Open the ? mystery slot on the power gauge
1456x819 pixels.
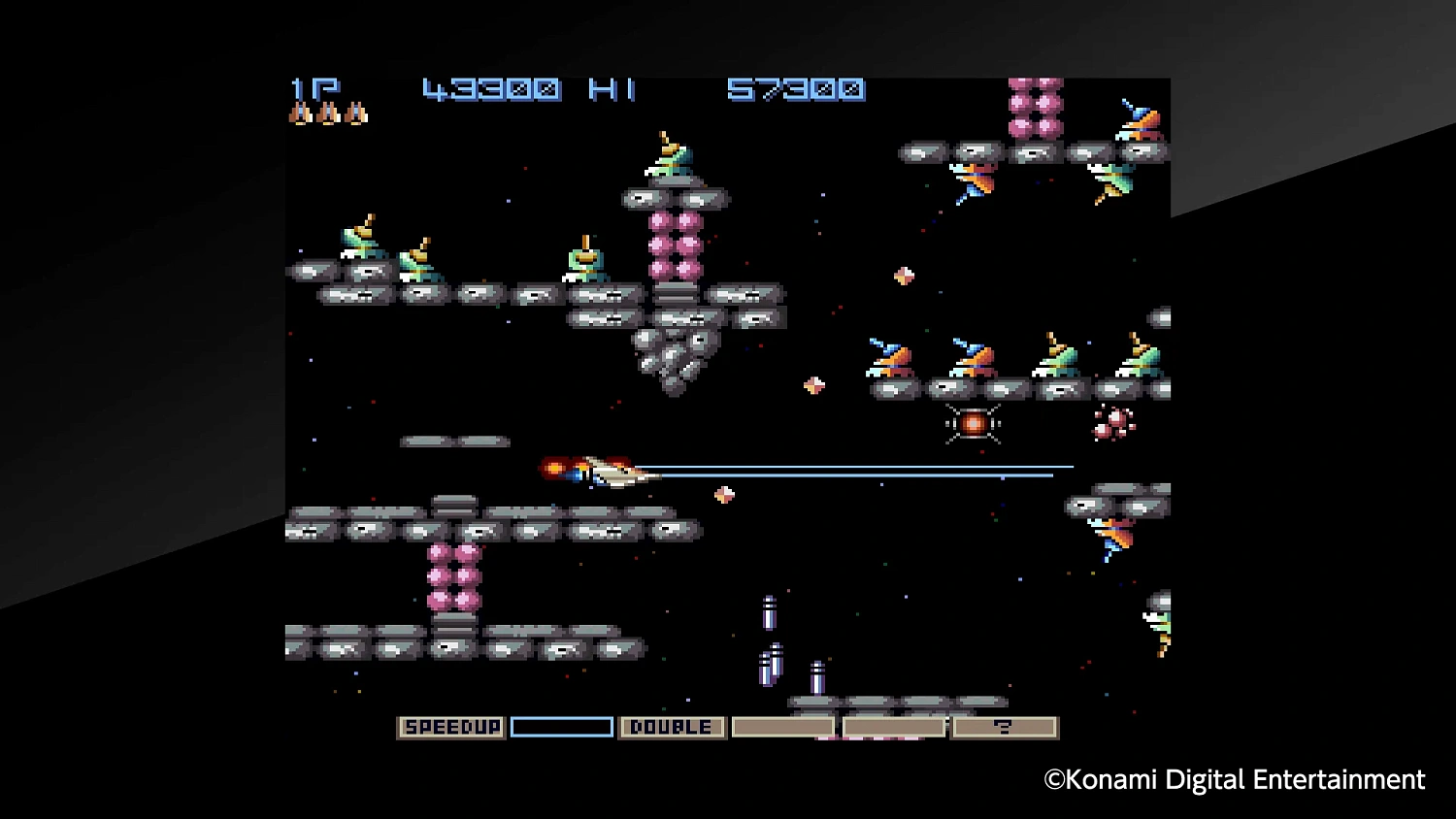pyautogui.click(x=1005, y=725)
